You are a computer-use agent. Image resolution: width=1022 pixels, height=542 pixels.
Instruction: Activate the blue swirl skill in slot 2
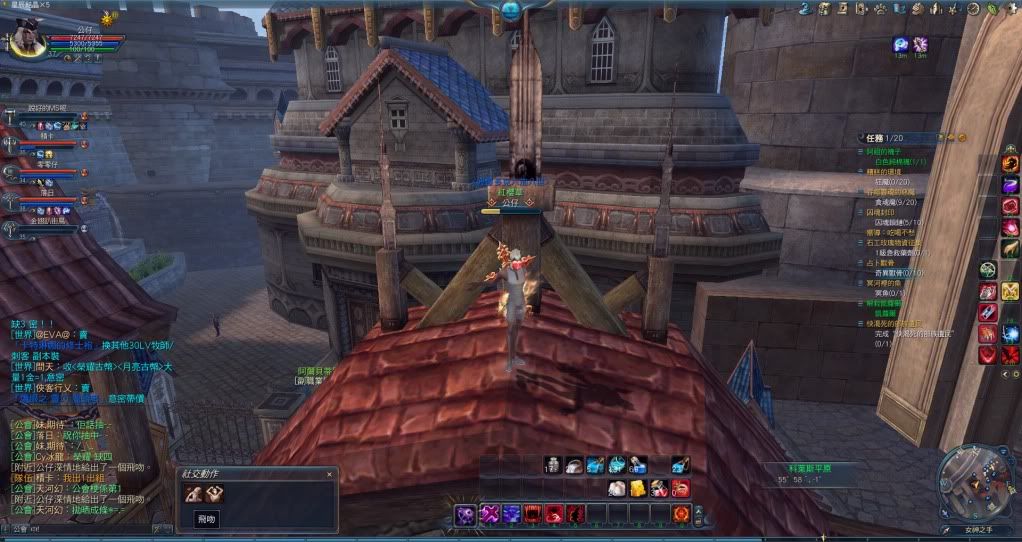[x=512, y=514]
